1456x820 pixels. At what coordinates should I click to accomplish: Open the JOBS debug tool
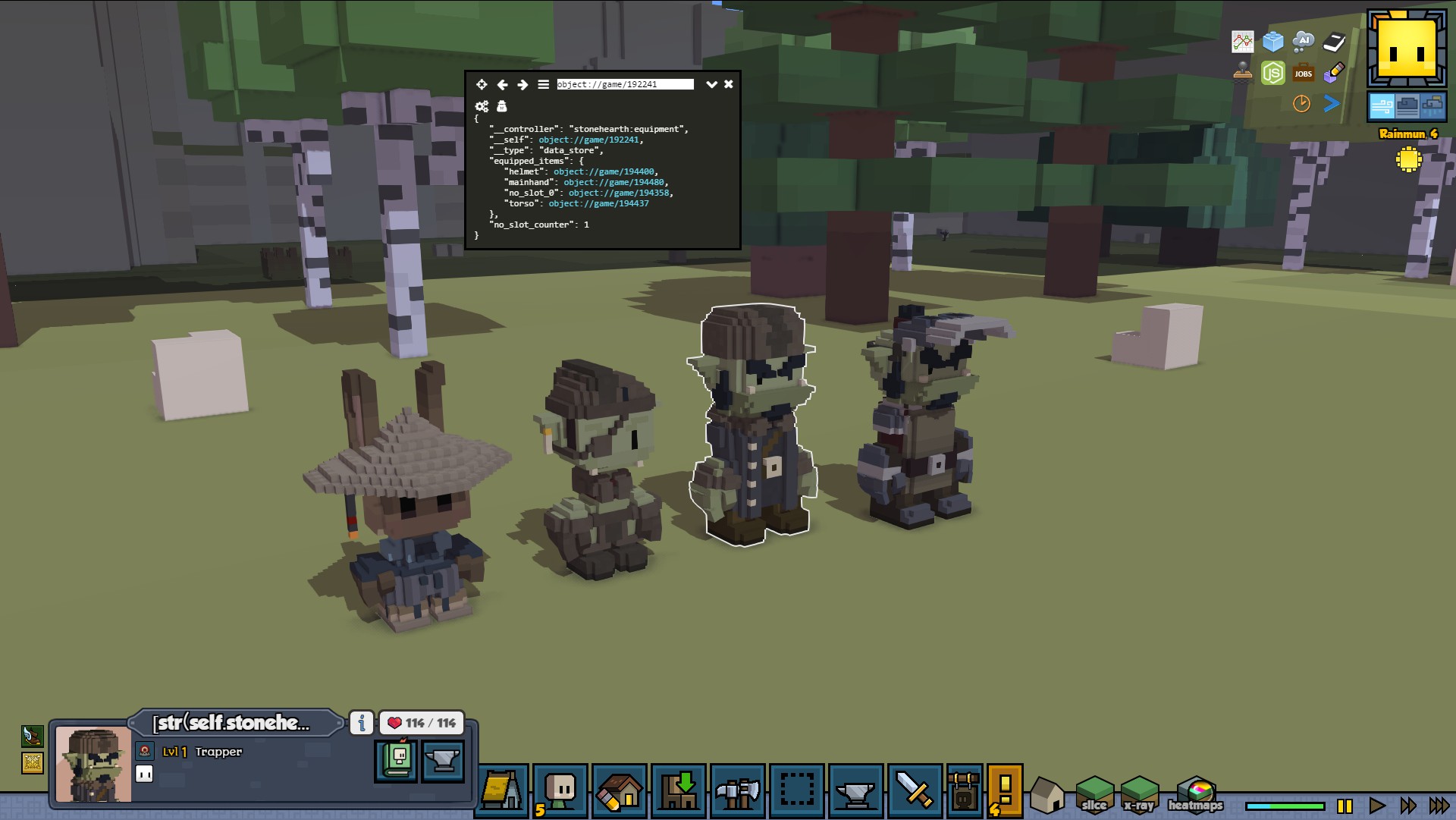[1303, 73]
